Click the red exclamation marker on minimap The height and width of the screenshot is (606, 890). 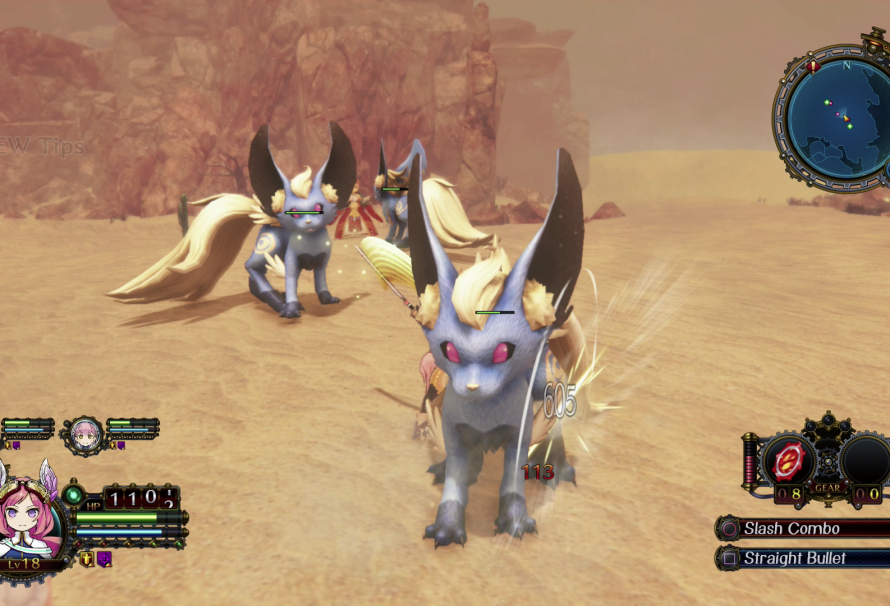813,67
